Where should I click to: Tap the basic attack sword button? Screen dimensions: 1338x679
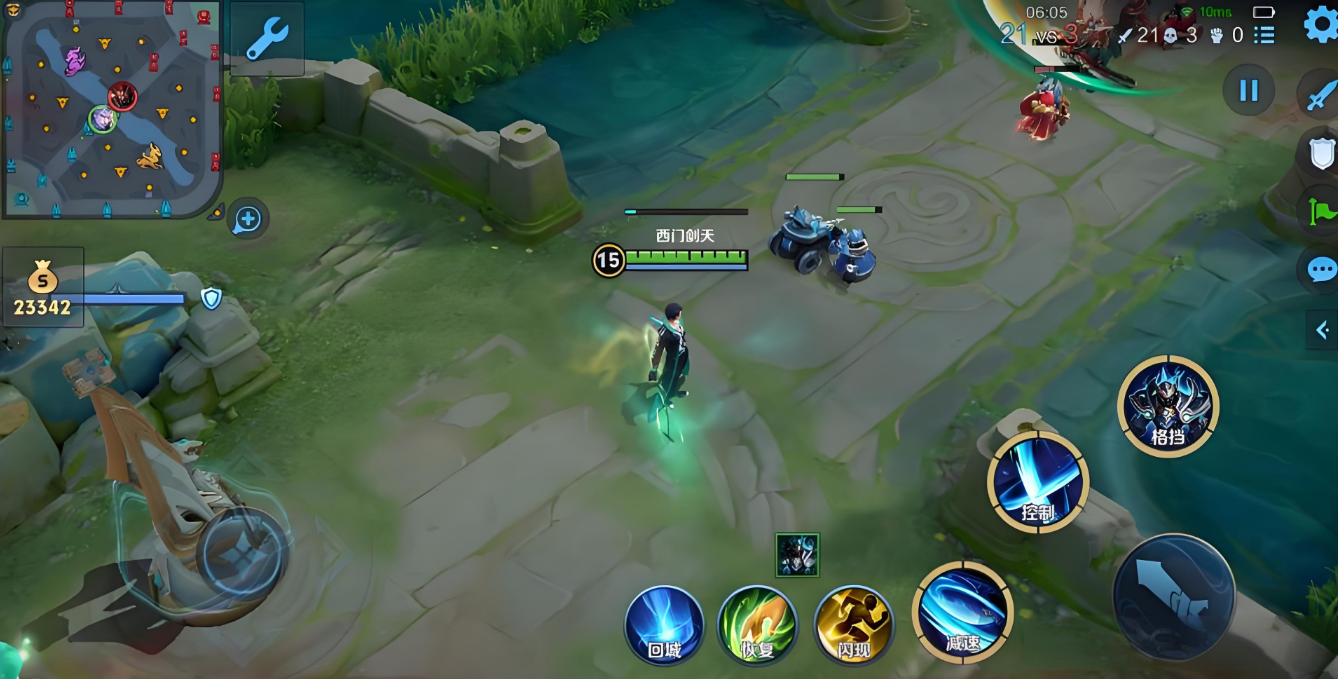pyautogui.click(x=1173, y=597)
